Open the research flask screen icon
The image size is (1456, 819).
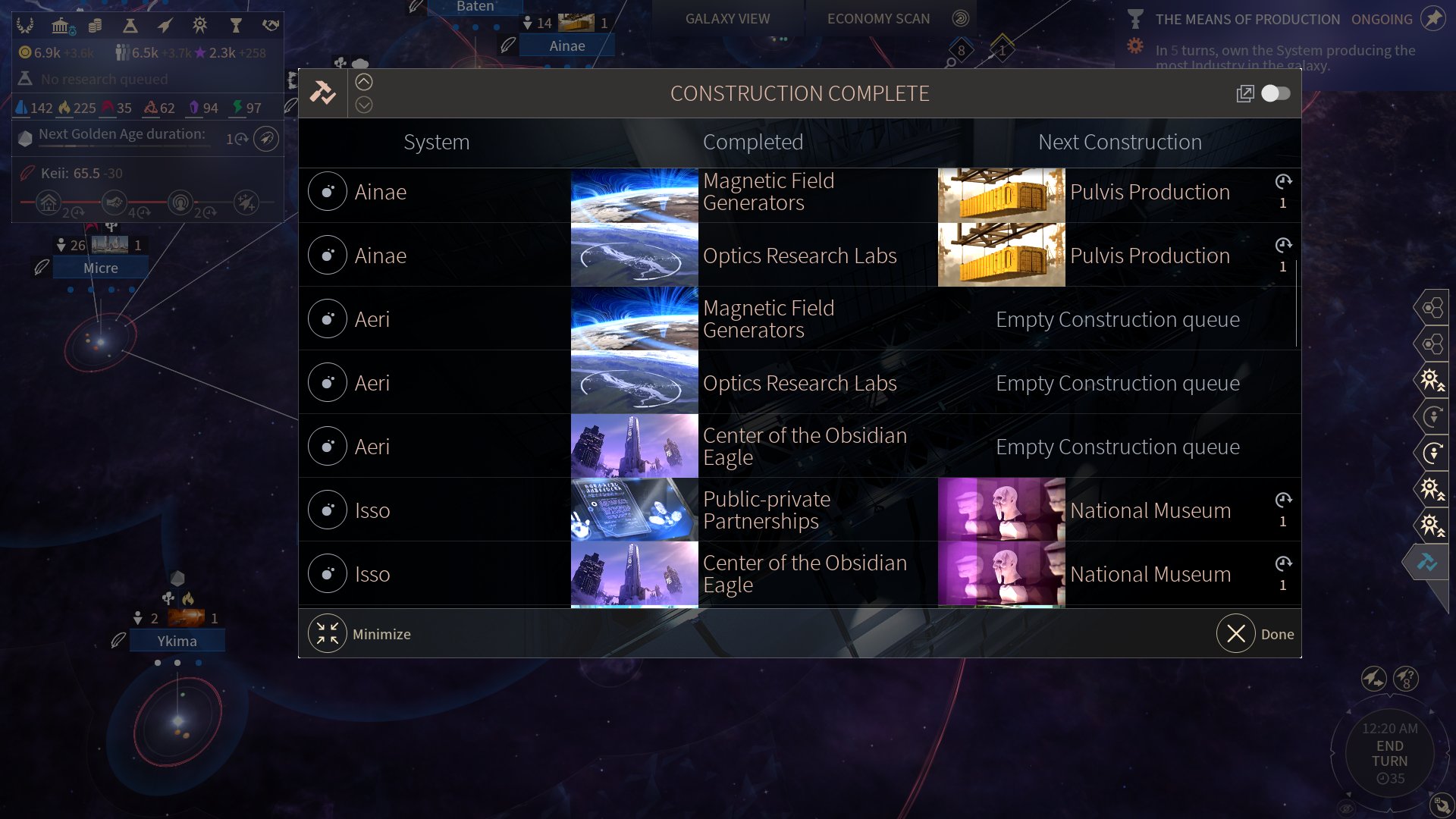tap(130, 26)
